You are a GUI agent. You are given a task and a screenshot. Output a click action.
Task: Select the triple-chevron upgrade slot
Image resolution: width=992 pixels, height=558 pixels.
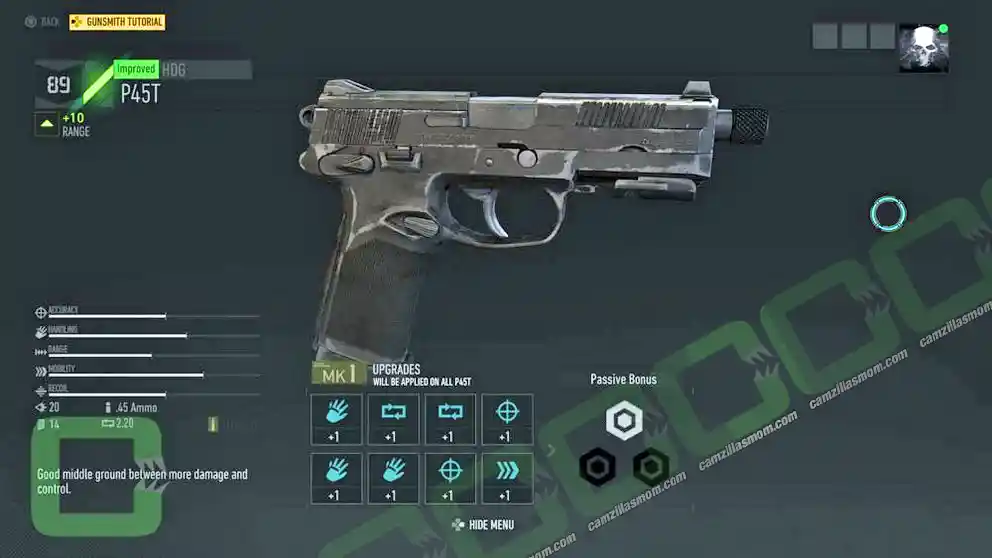tap(507, 478)
